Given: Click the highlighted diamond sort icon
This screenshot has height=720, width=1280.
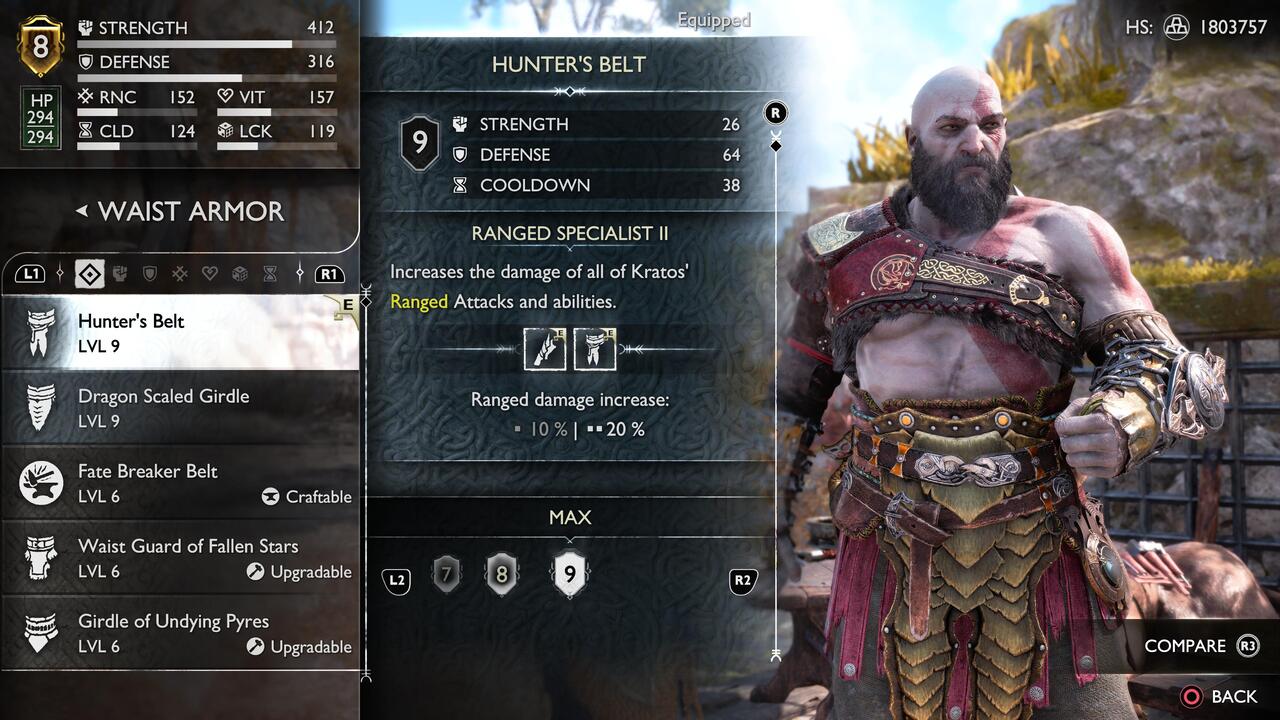Looking at the screenshot, I should click(x=89, y=273).
